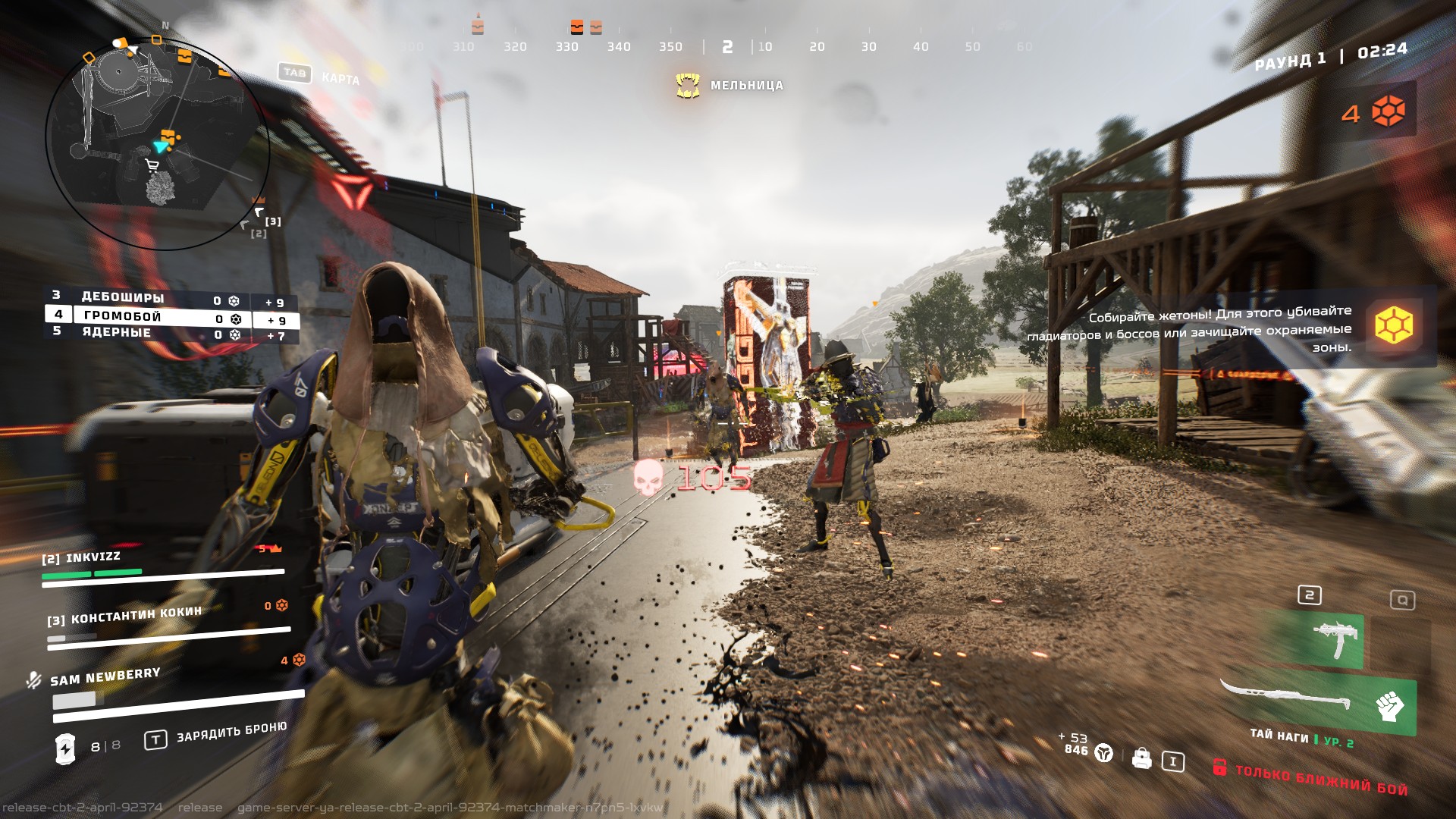Select the Ядерные team row
This screenshot has width=1456, height=819.
pos(117,332)
